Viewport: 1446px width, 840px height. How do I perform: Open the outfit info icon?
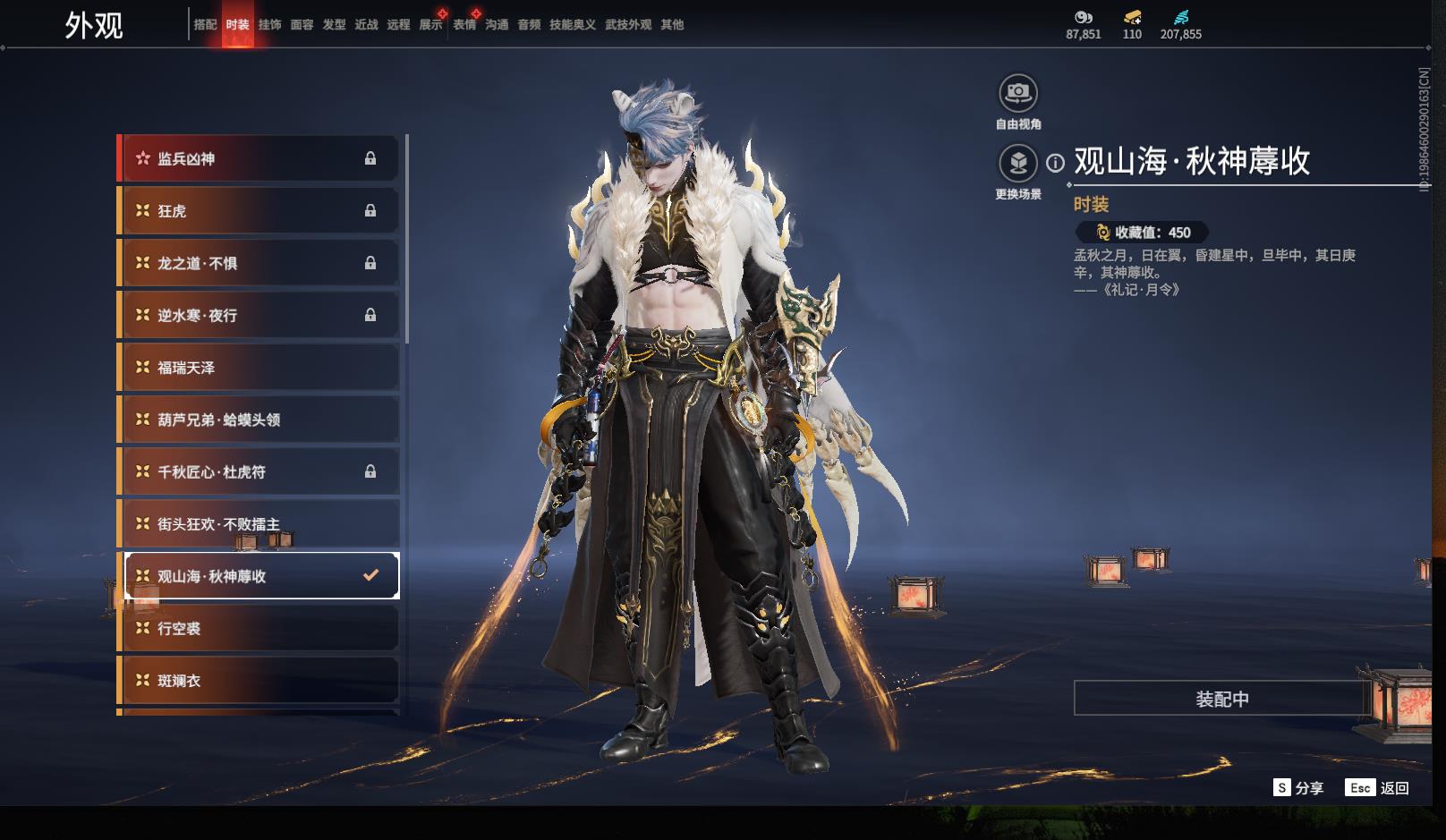(1056, 163)
